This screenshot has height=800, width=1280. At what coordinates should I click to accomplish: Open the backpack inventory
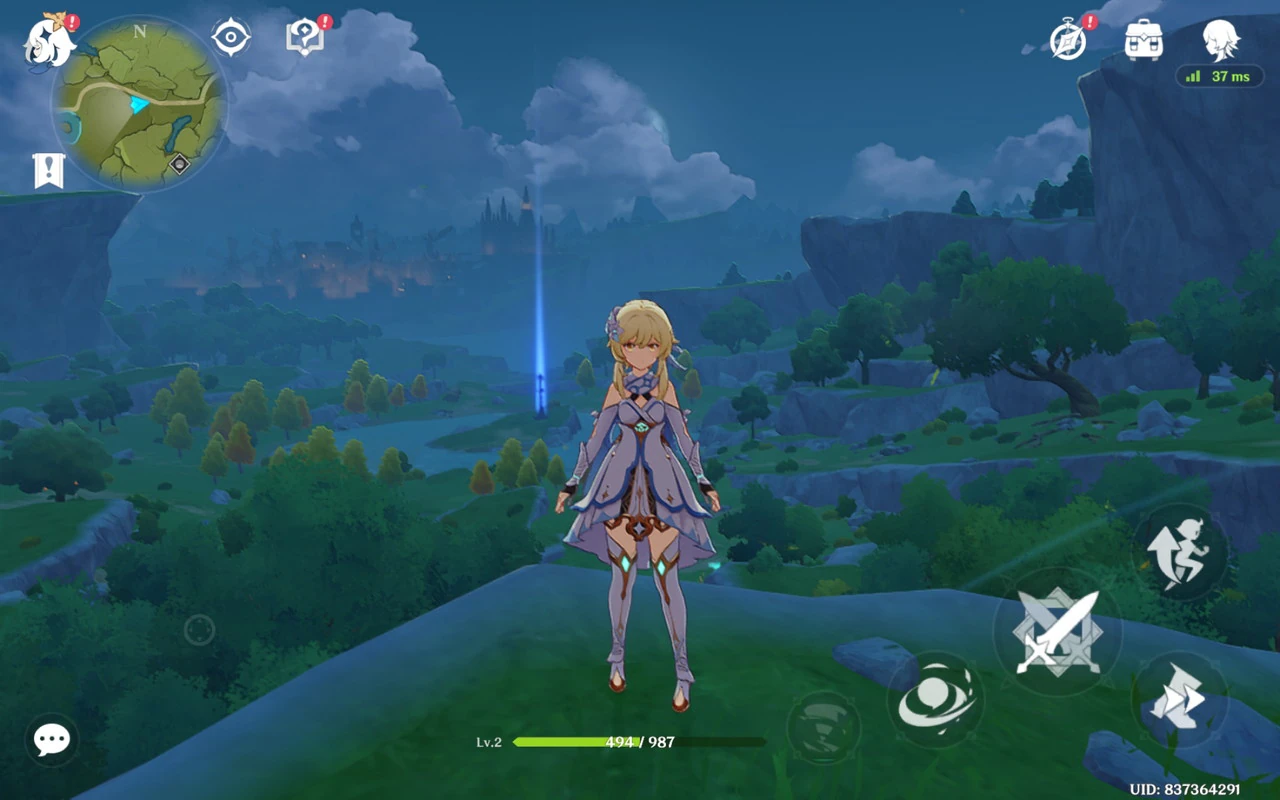click(x=1143, y=40)
